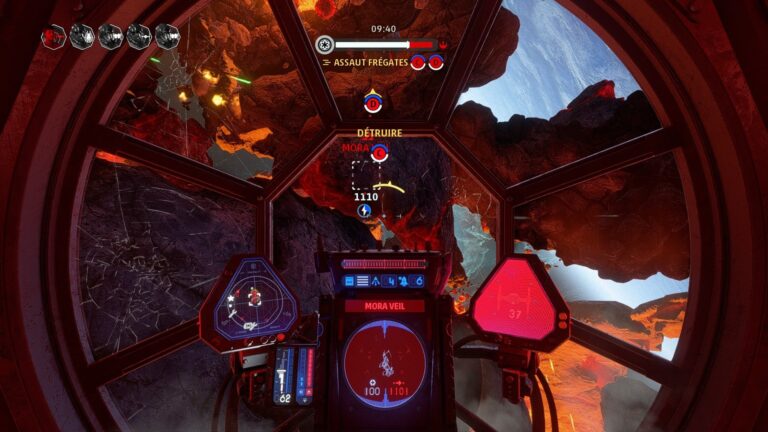Click the Imperial faction emblem
Viewport: 768px width, 432px height.
click(x=324, y=44)
